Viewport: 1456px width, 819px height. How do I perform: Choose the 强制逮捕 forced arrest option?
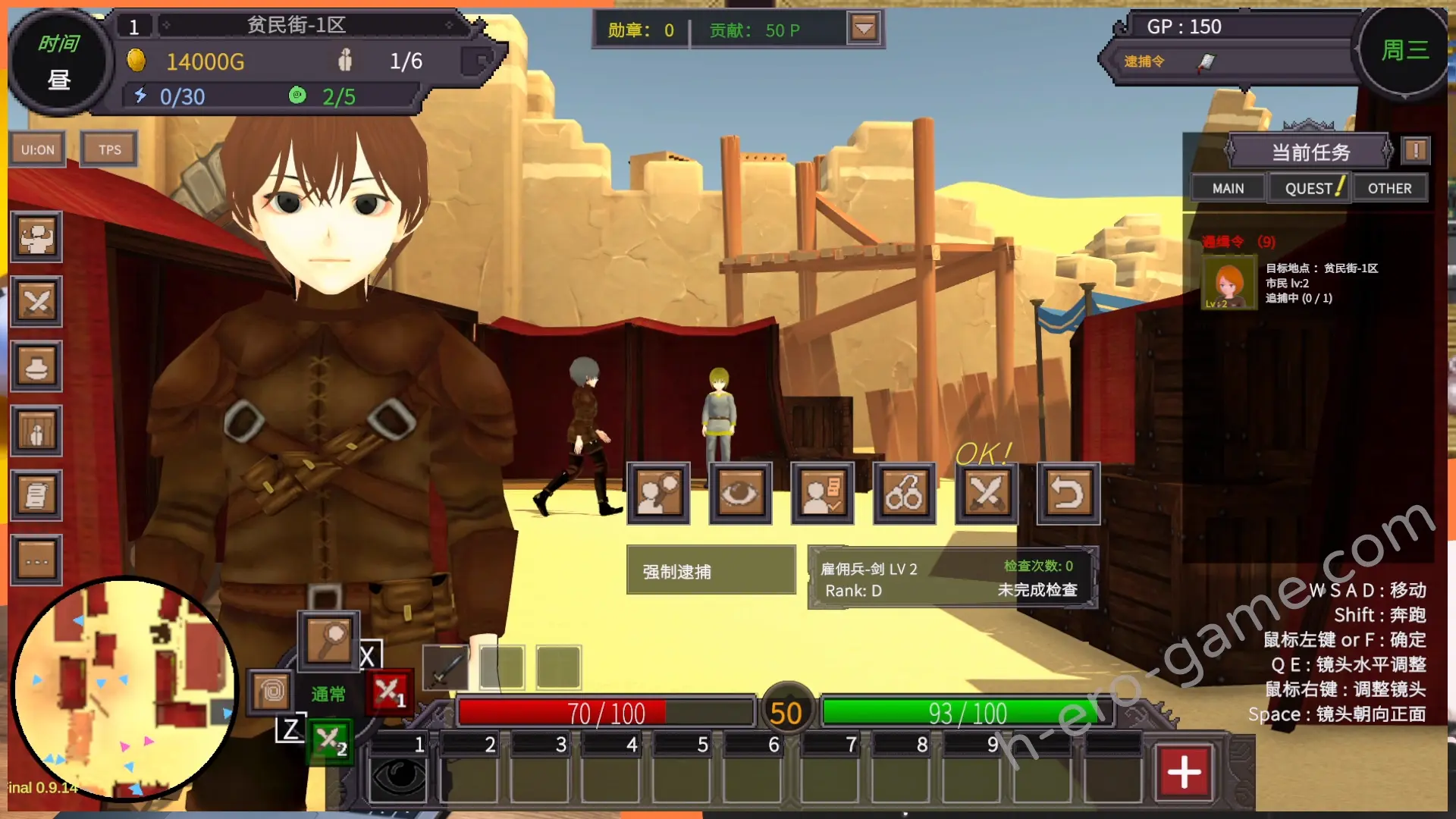(x=711, y=571)
